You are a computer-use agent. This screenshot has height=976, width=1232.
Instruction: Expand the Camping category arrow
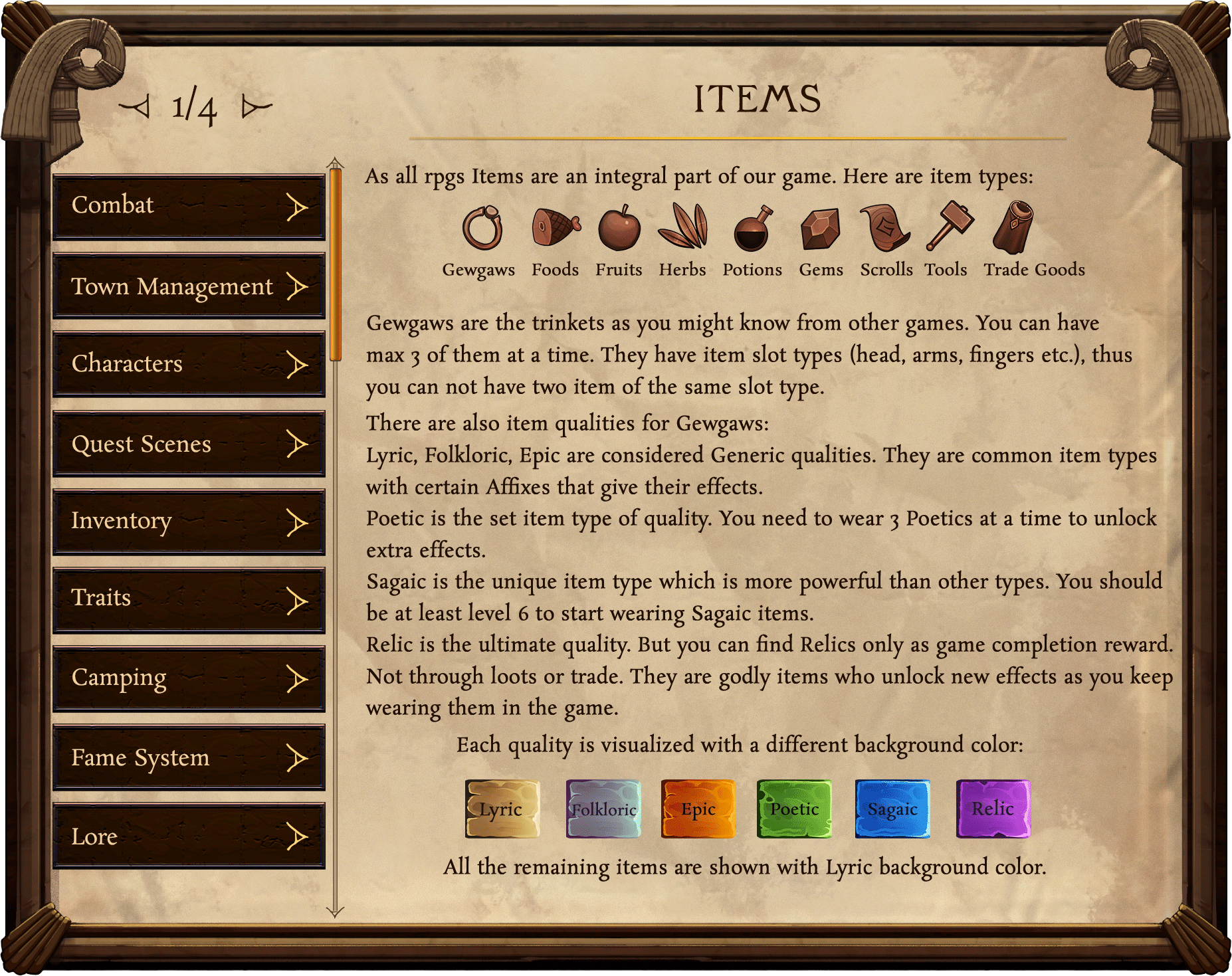(x=297, y=679)
